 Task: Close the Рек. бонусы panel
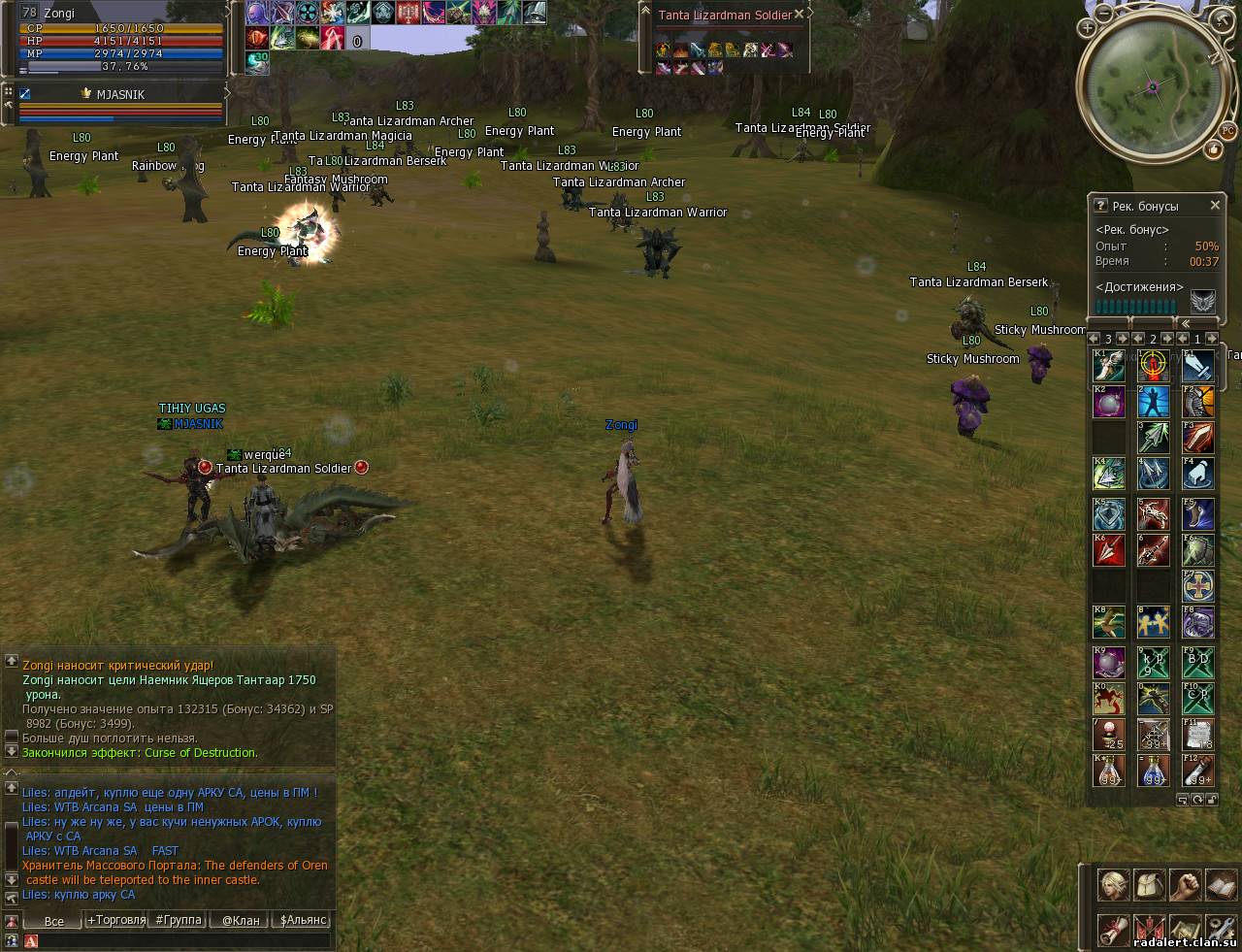(1215, 206)
